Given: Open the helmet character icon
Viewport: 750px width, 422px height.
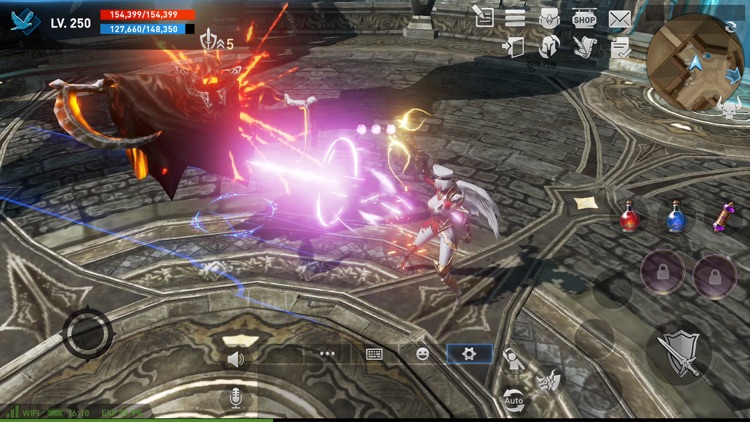Looking at the screenshot, I should pos(549,46).
